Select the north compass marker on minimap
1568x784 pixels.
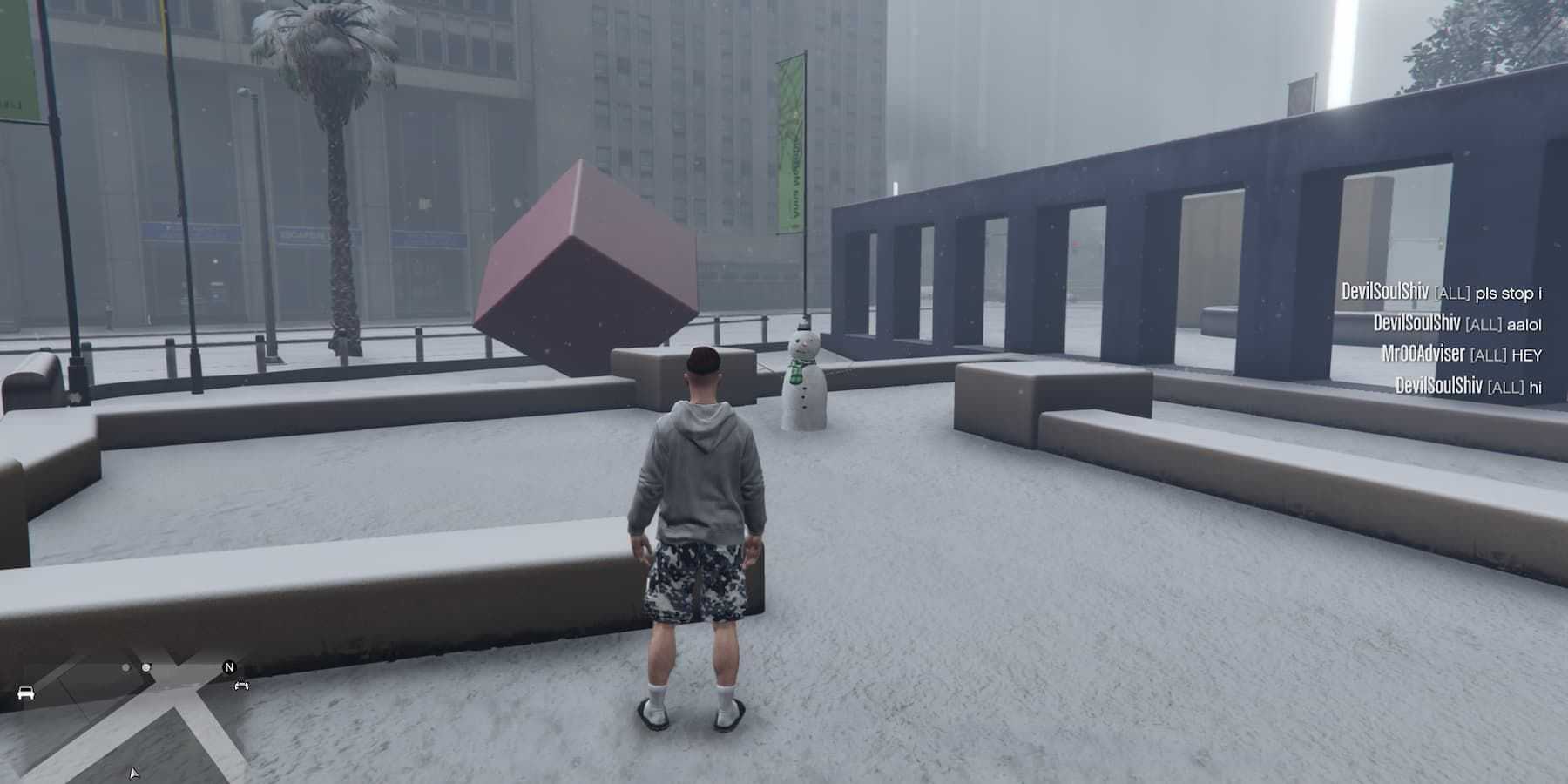tap(229, 667)
